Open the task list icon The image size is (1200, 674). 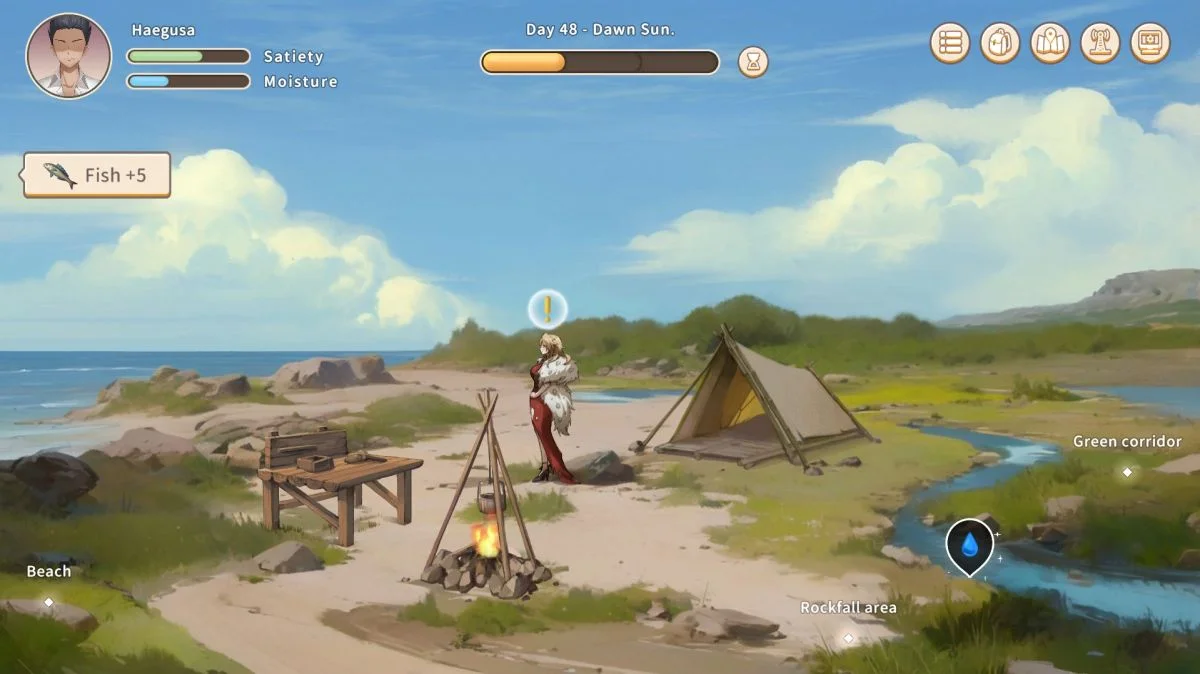click(950, 43)
